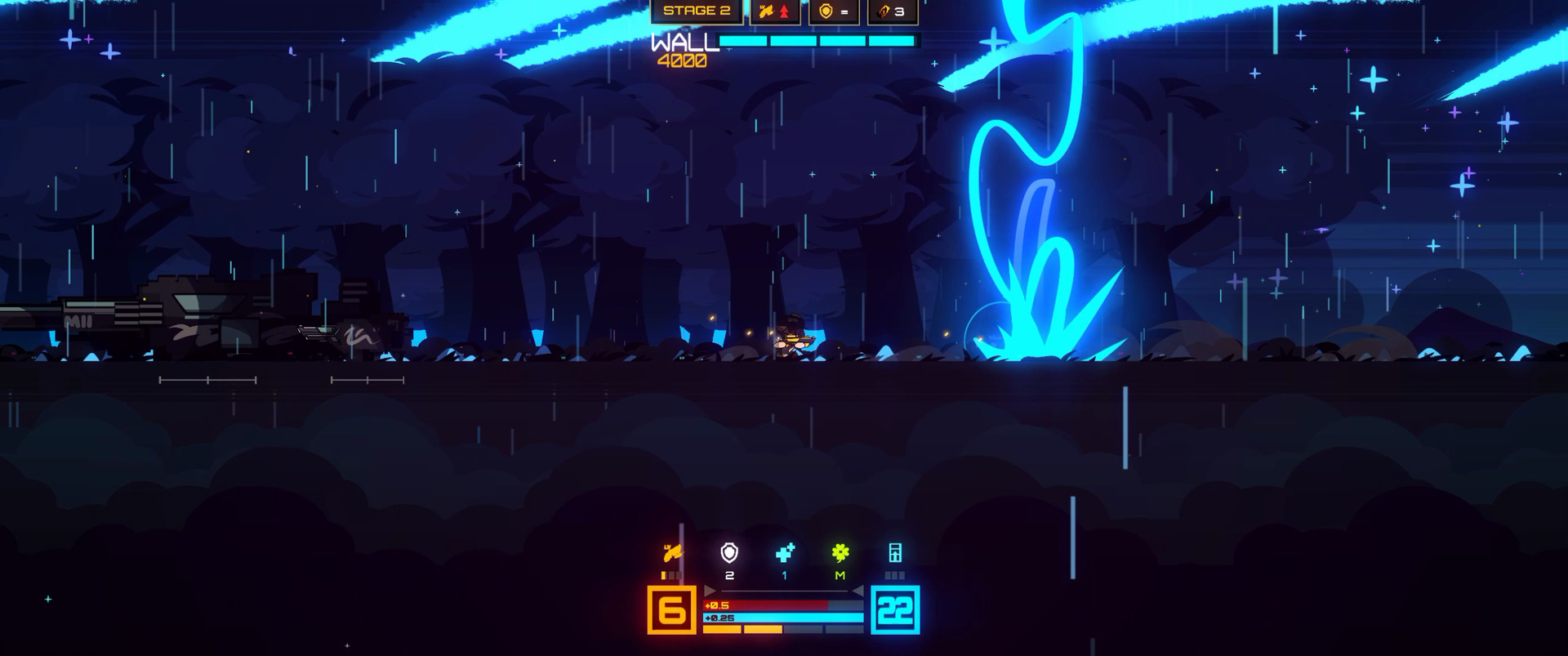The image size is (1568, 656).
Task: Click the cyan double-plus healing icon
Action: tap(785, 553)
